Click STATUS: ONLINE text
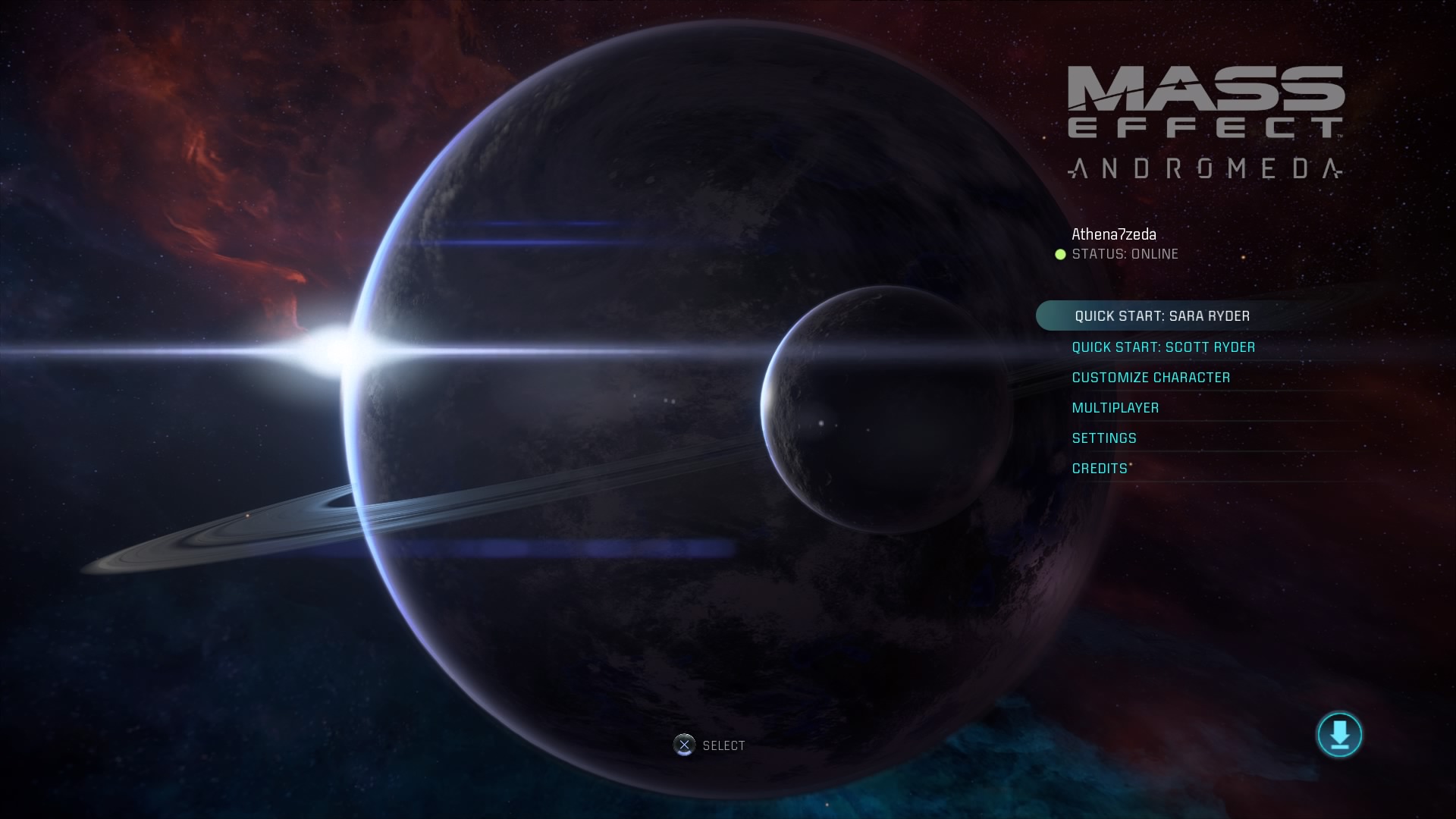Screen dimensions: 1456x819 [1125, 254]
